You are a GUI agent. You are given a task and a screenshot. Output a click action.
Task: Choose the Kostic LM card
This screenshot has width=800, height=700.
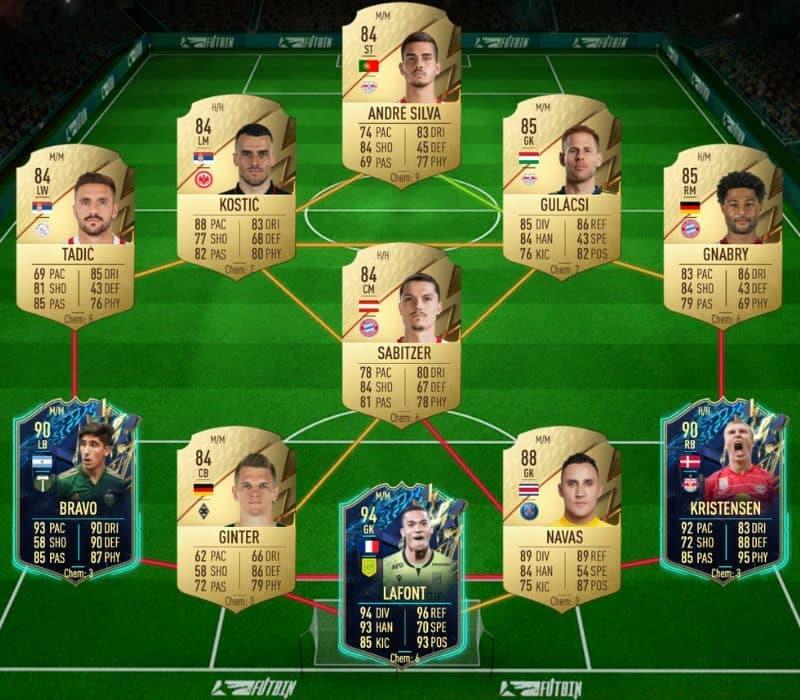point(236,186)
